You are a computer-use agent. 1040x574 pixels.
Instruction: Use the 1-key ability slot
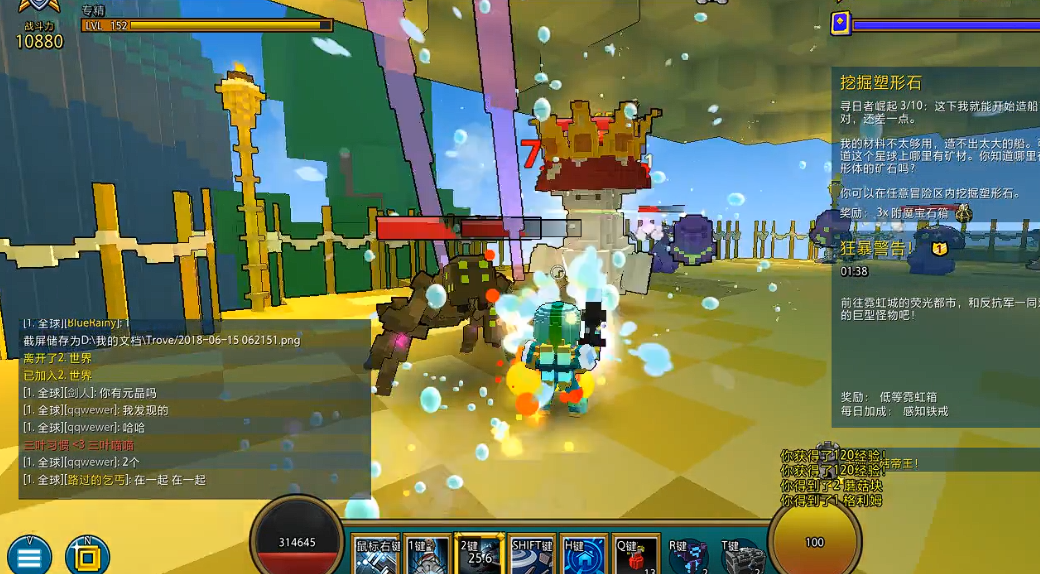[x=427, y=556]
